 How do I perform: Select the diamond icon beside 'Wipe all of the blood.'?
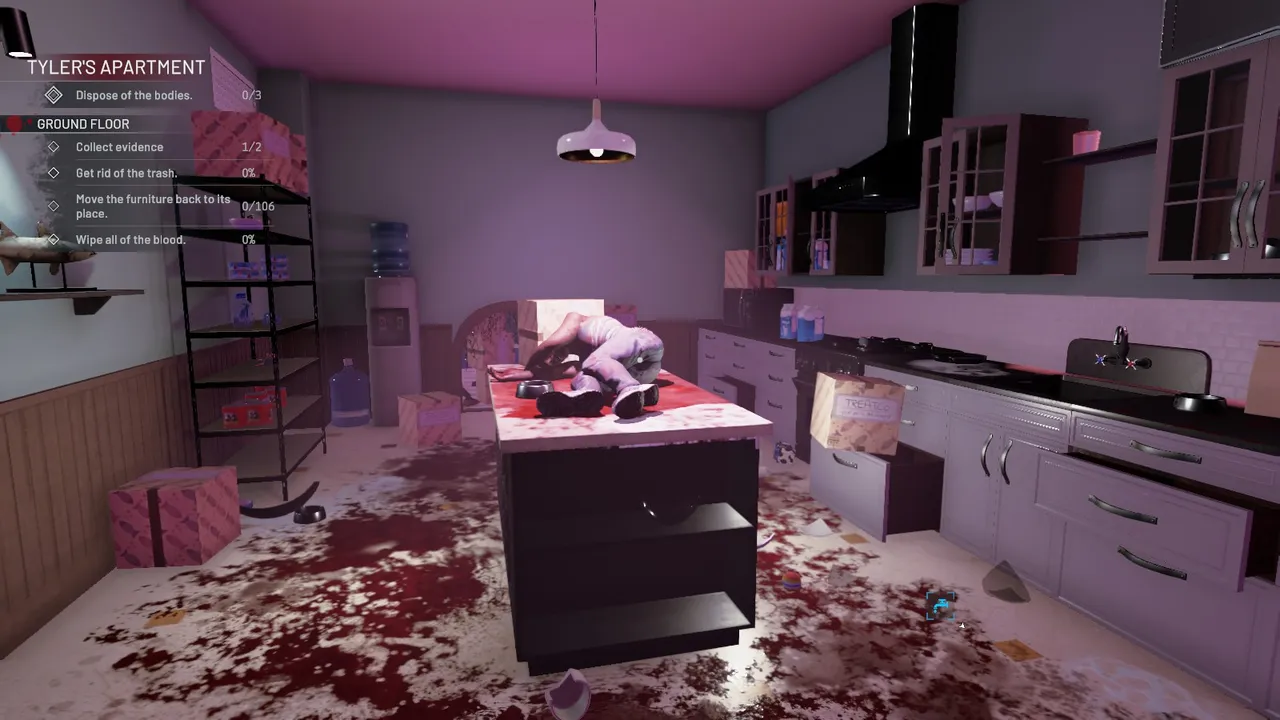(x=54, y=239)
